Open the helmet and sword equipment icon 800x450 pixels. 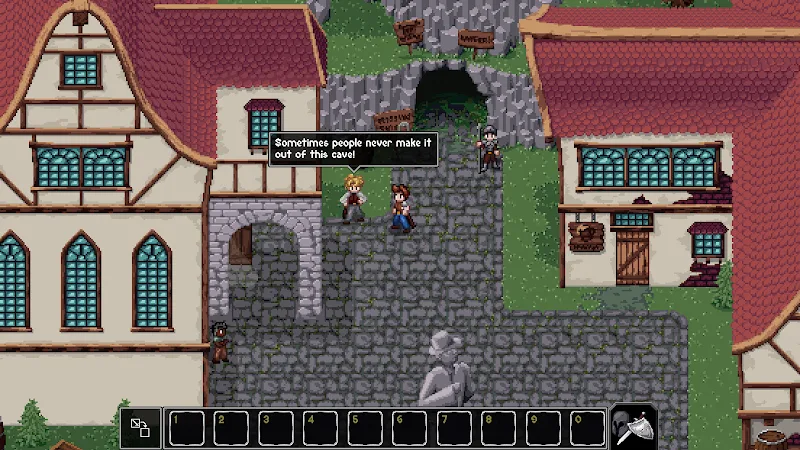[x=633, y=428]
